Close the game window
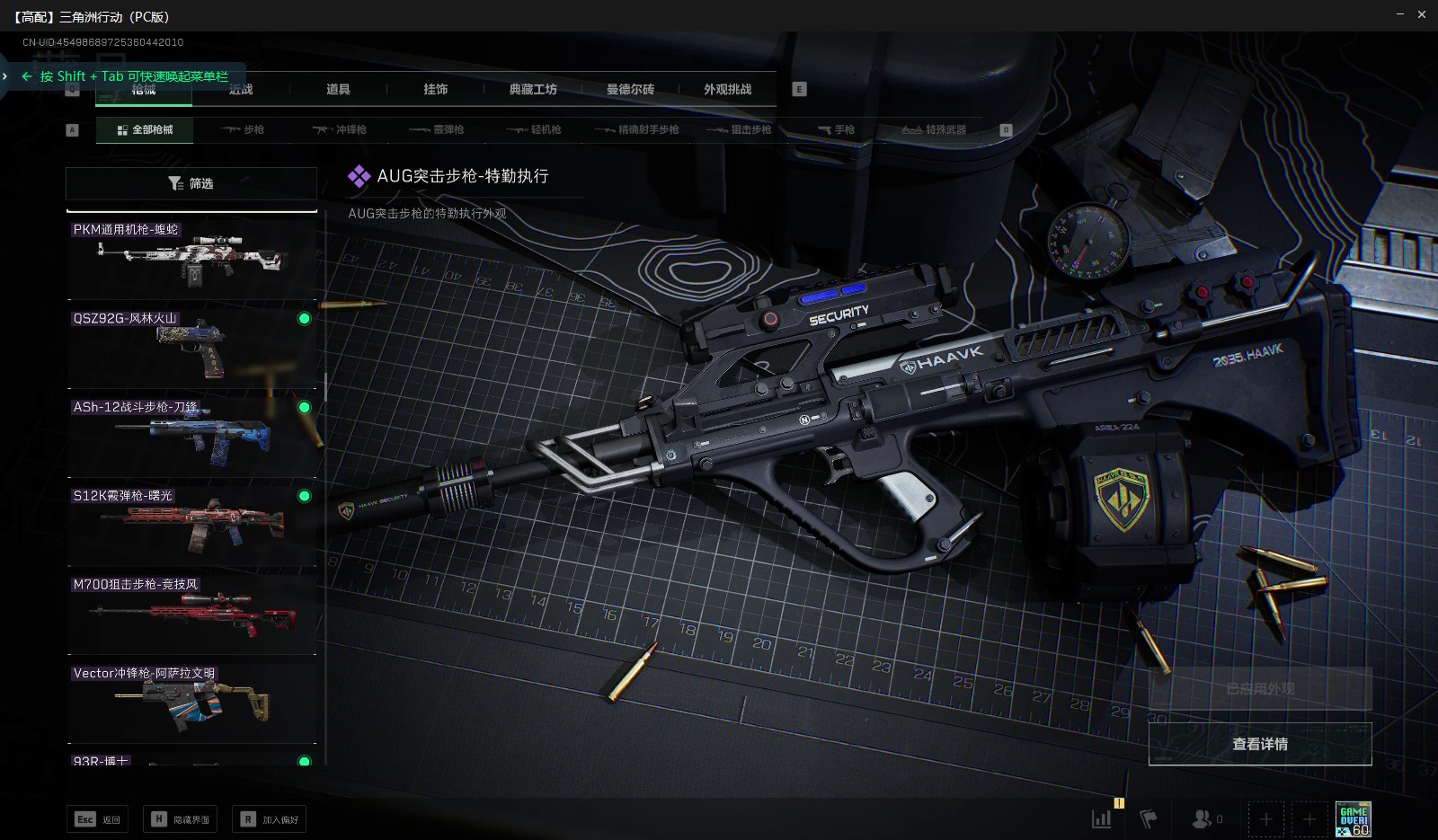 pos(1422,14)
